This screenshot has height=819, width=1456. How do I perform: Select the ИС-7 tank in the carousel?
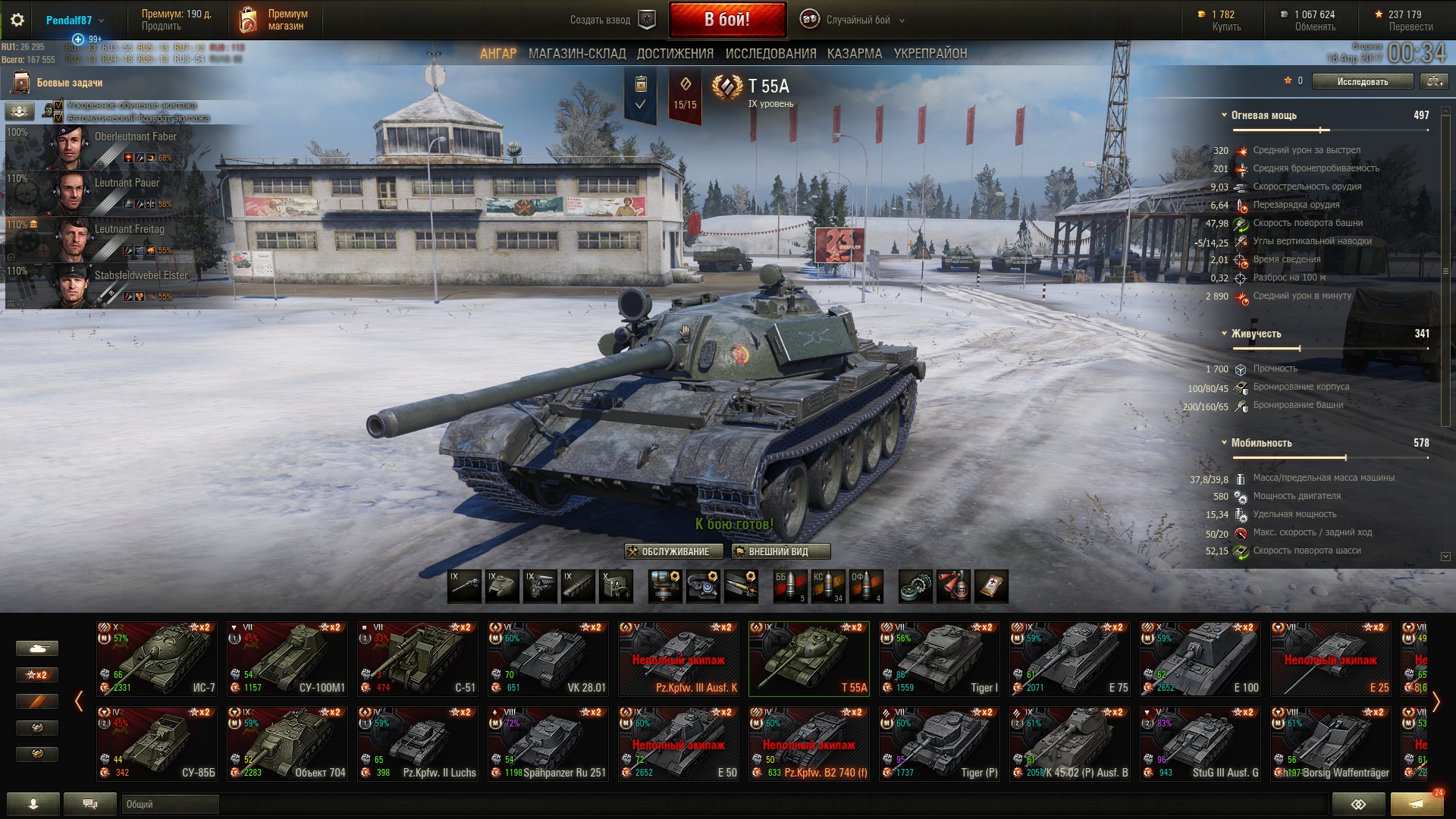(x=157, y=658)
